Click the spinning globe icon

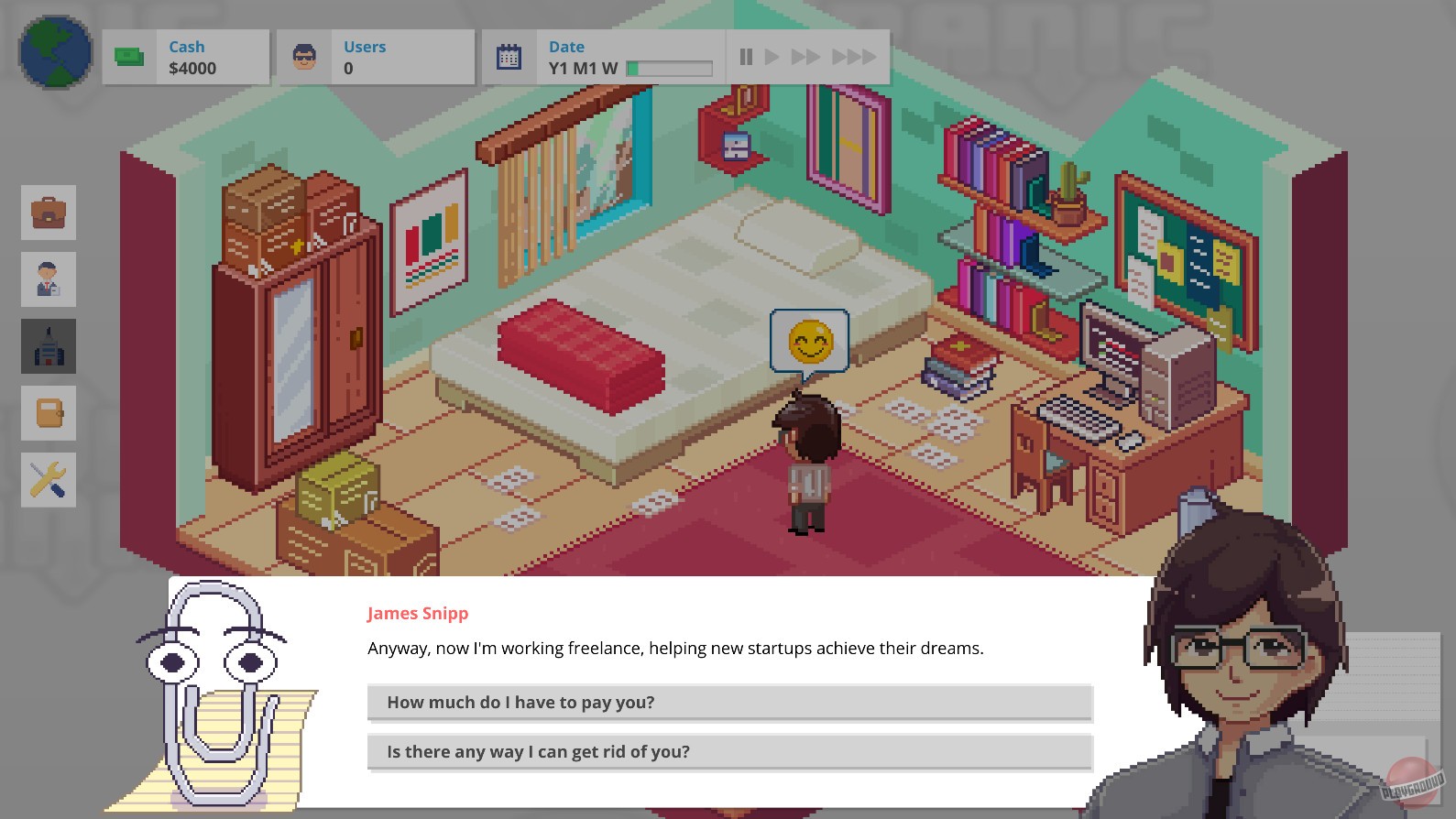click(x=52, y=52)
